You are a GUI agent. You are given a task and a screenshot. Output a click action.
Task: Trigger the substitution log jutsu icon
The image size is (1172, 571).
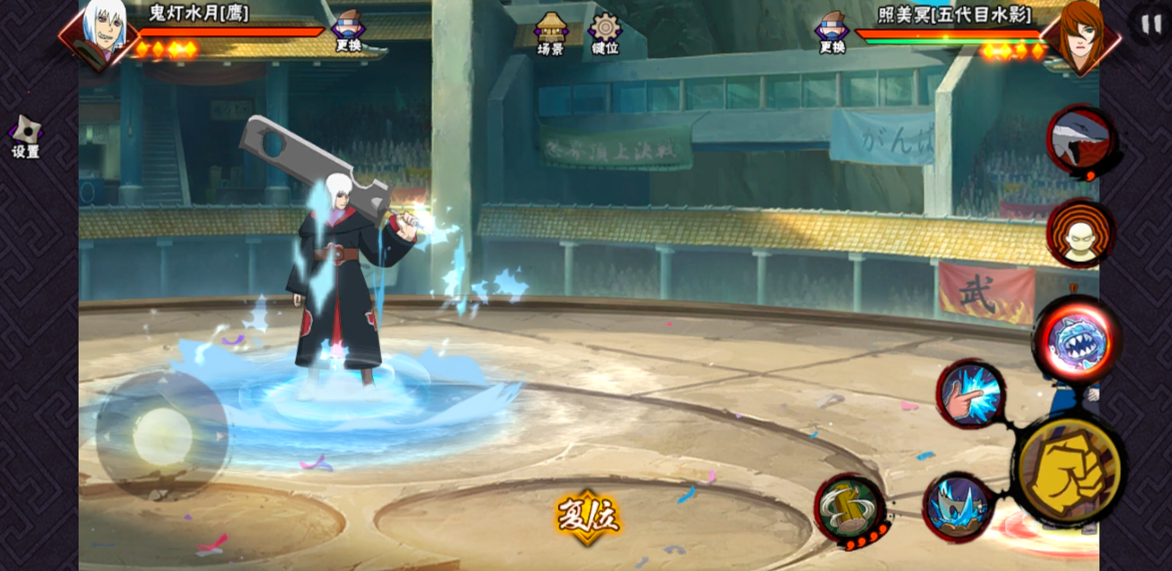pos(850,507)
